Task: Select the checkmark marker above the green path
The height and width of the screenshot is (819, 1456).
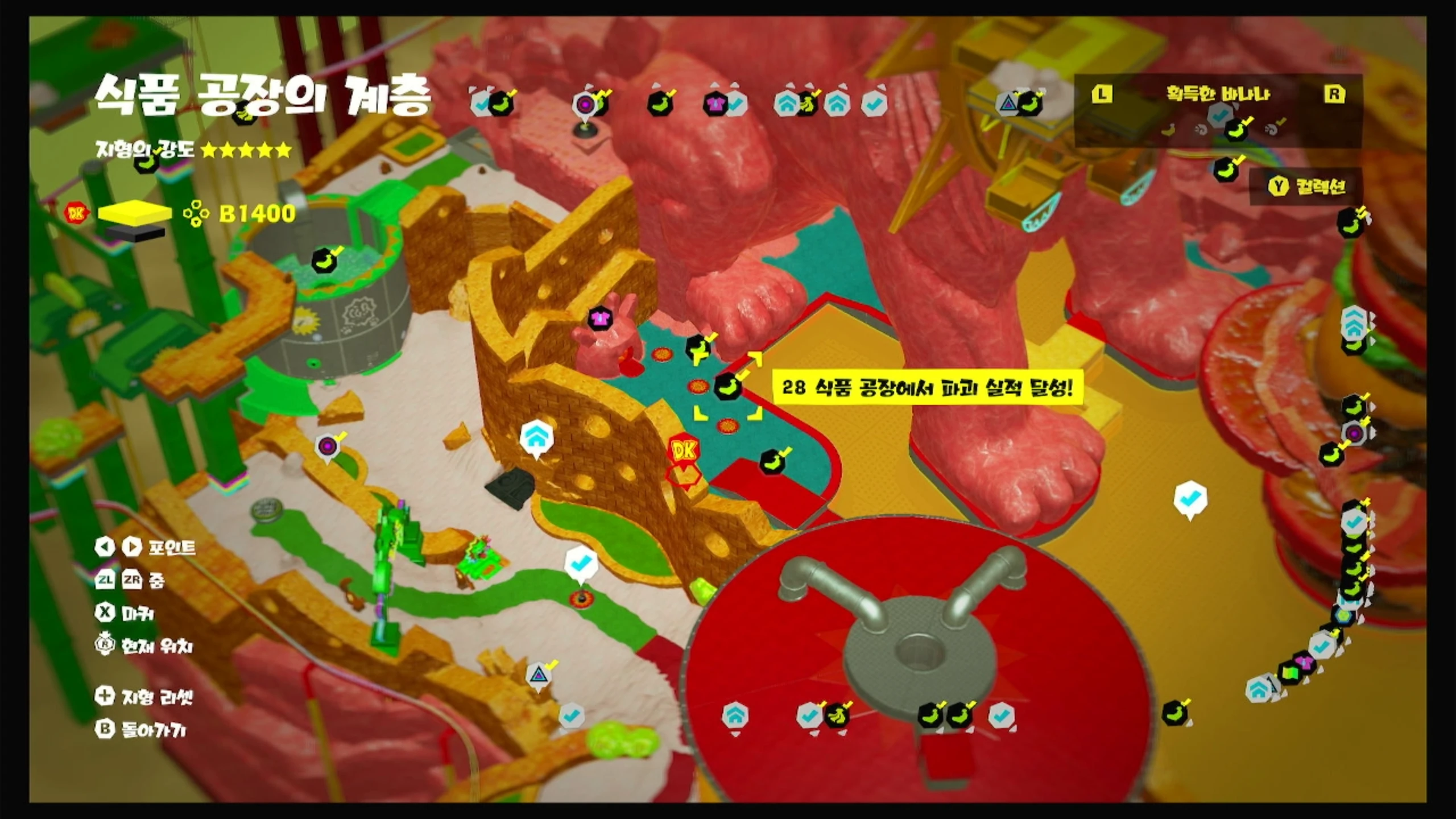Action: click(x=580, y=564)
